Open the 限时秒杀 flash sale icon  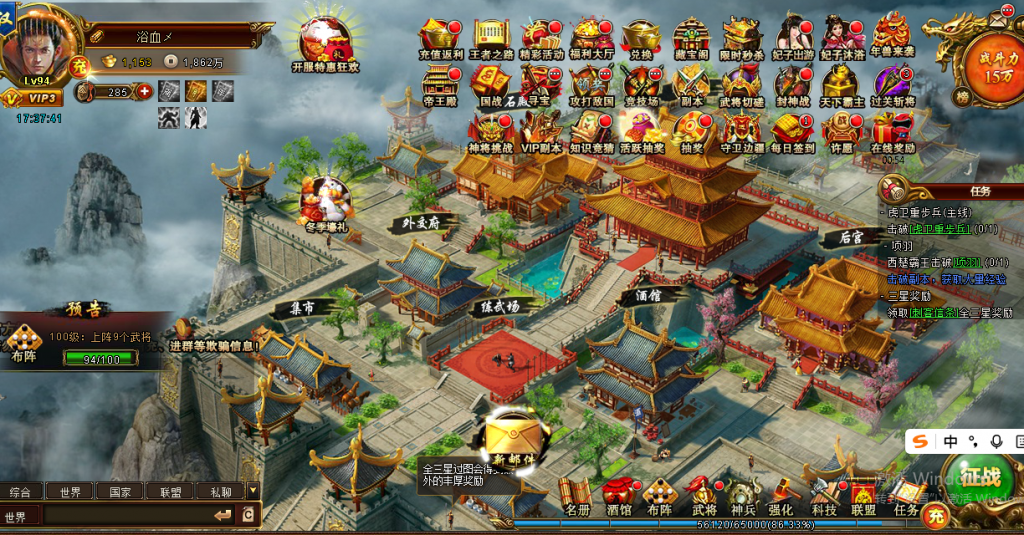pos(741,36)
